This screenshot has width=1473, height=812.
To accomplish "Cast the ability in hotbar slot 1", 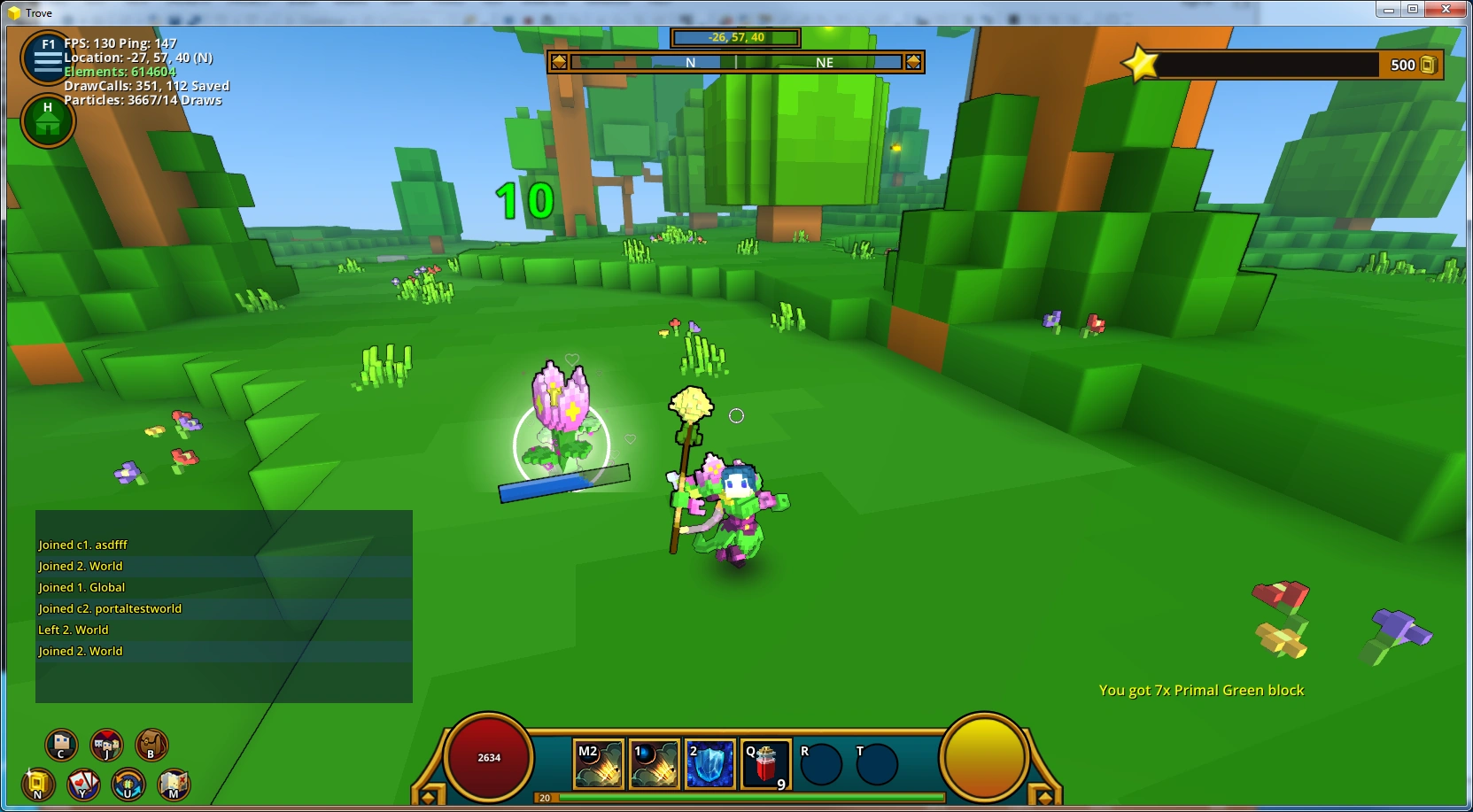I will click(654, 762).
